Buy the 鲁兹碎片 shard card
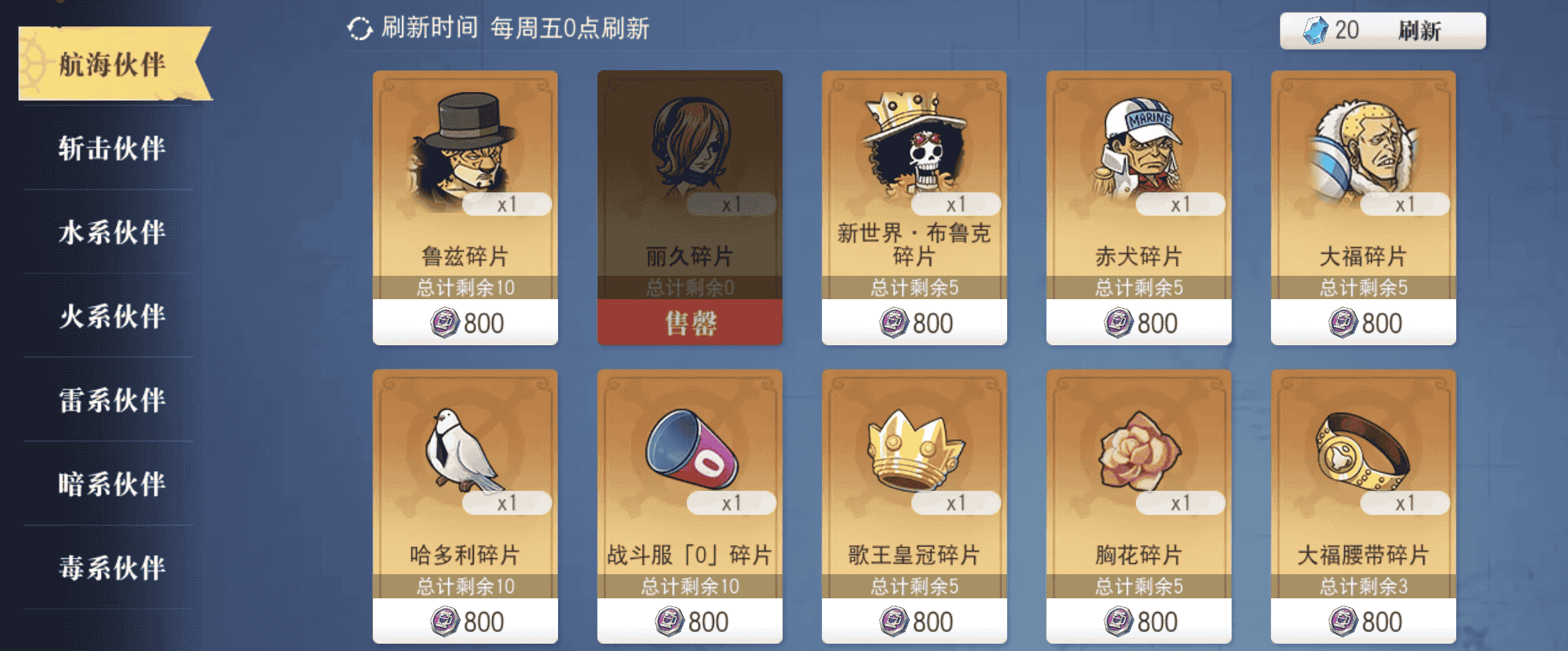 (x=465, y=207)
